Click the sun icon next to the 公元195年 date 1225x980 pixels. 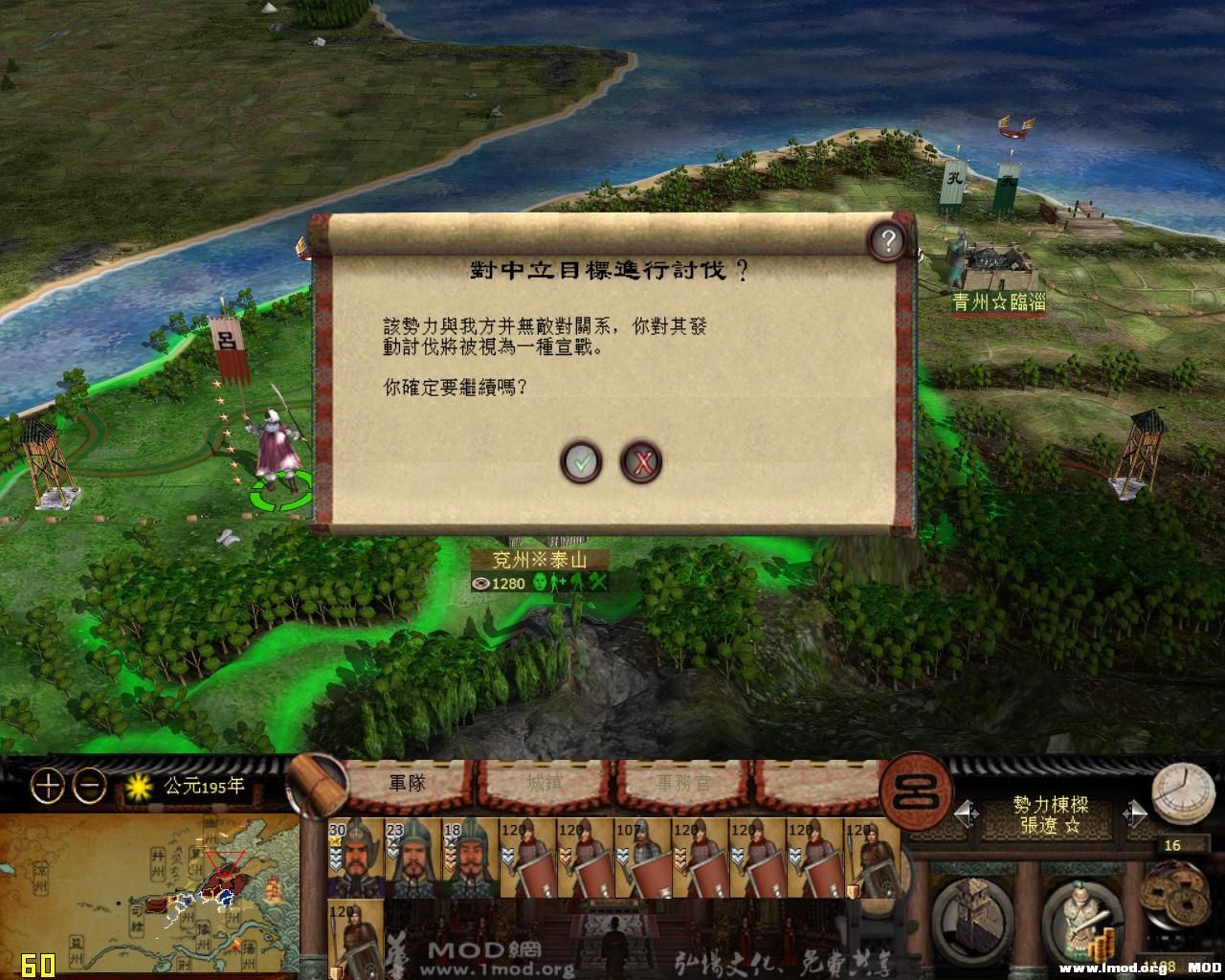click(x=140, y=785)
